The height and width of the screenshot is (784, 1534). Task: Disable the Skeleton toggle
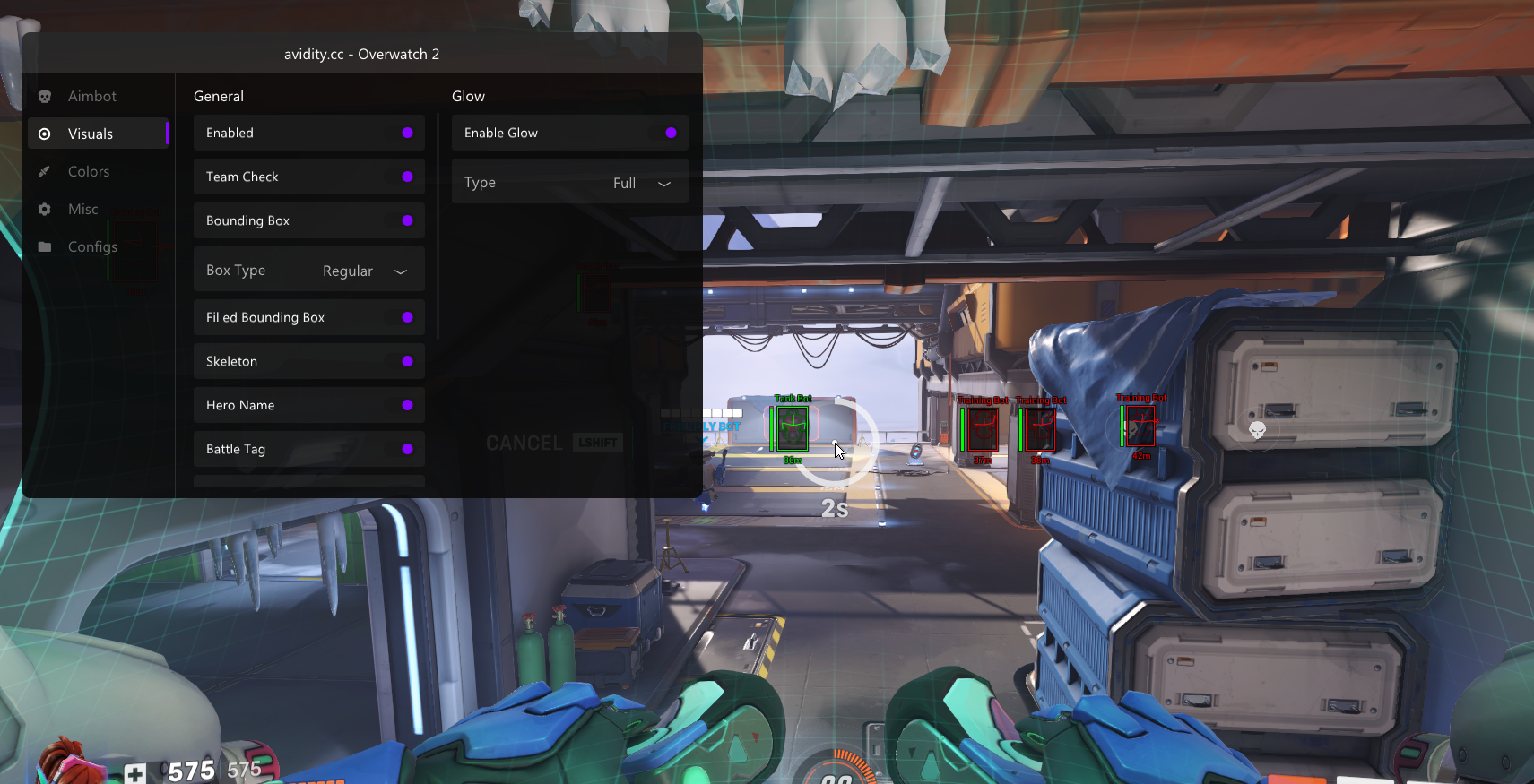tap(406, 361)
